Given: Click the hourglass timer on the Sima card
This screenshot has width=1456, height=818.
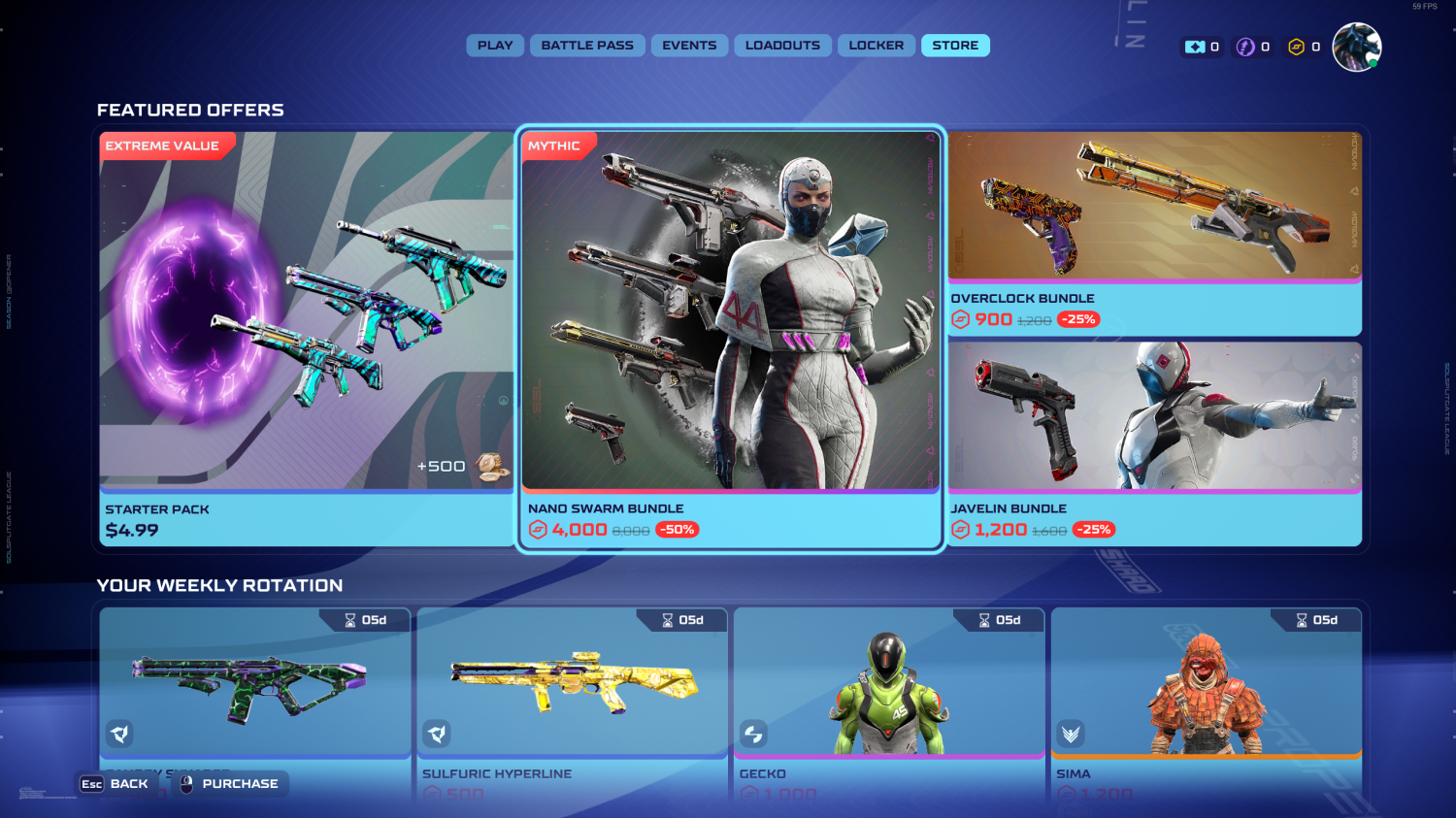Looking at the screenshot, I should tap(1301, 620).
